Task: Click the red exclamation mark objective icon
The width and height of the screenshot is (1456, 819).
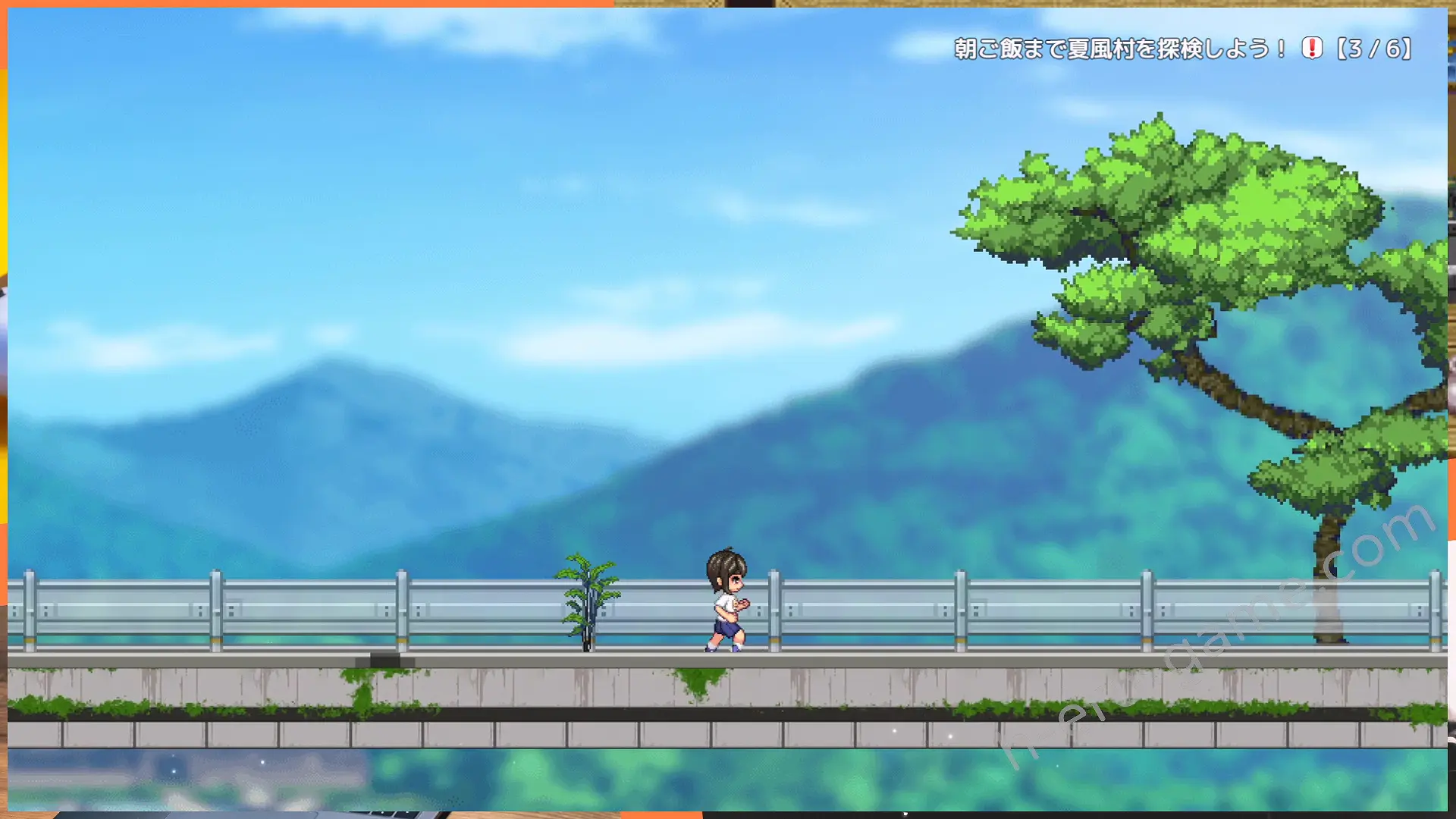Action: [x=1312, y=49]
